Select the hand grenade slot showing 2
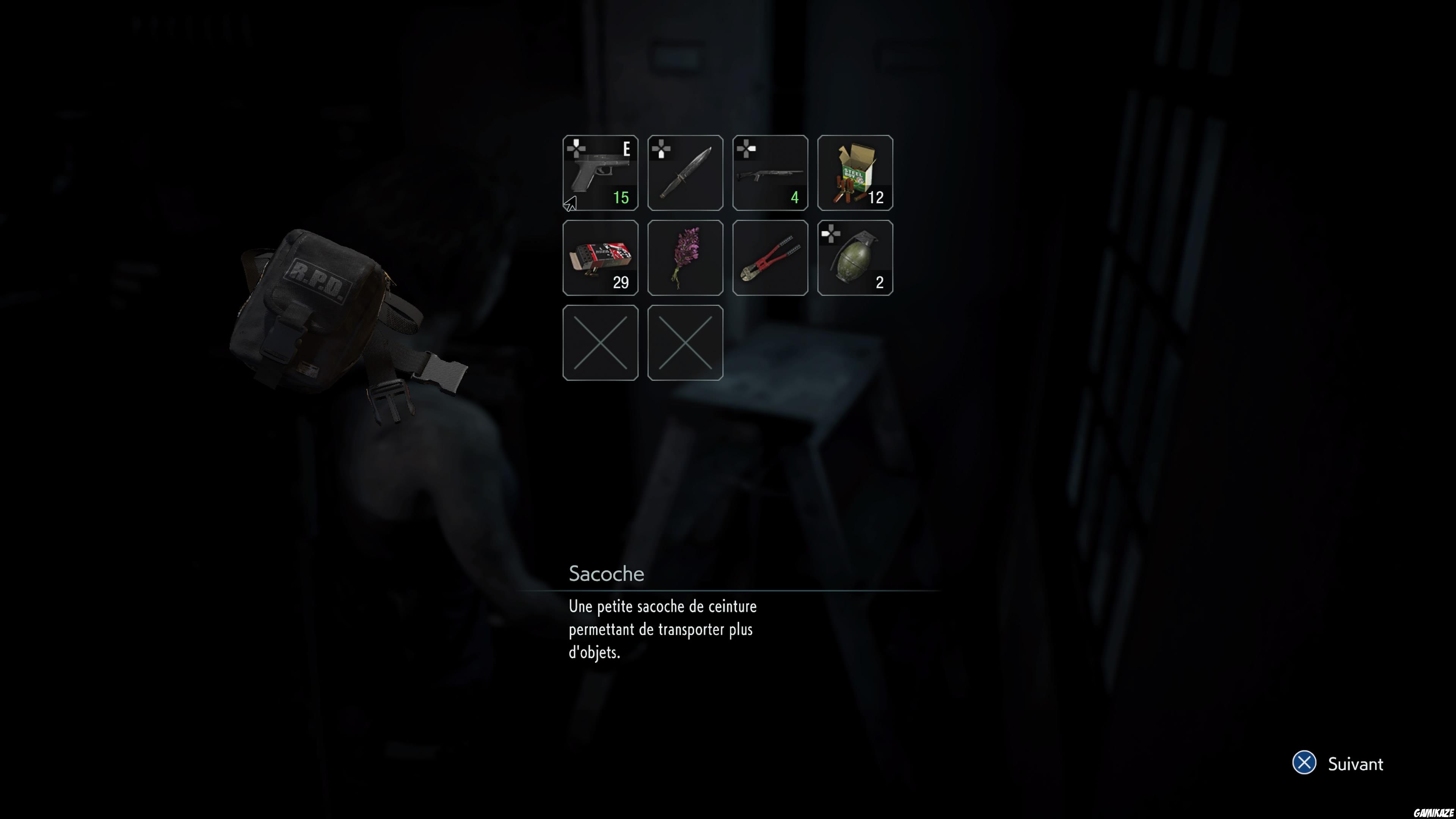 pos(855,257)
